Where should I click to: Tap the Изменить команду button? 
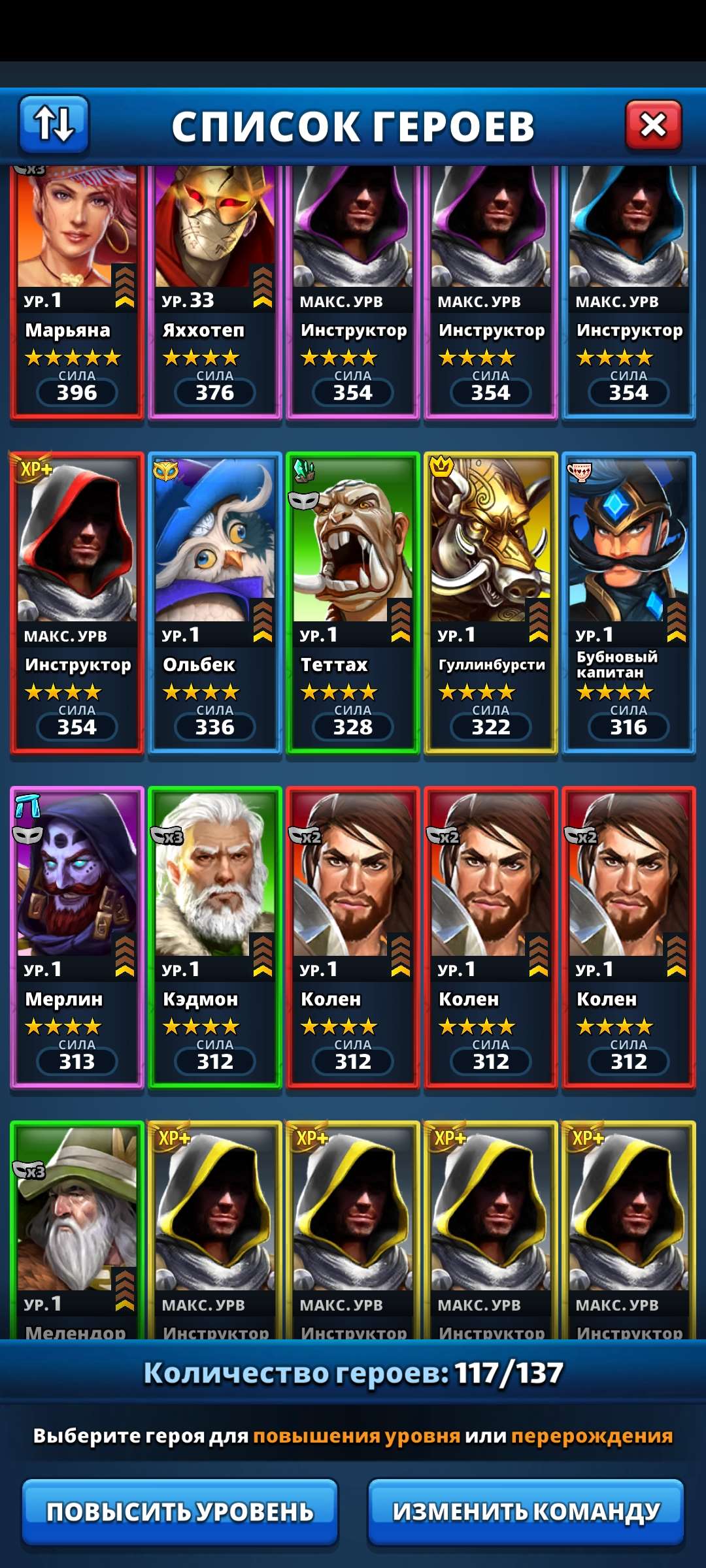[526, 1511]
